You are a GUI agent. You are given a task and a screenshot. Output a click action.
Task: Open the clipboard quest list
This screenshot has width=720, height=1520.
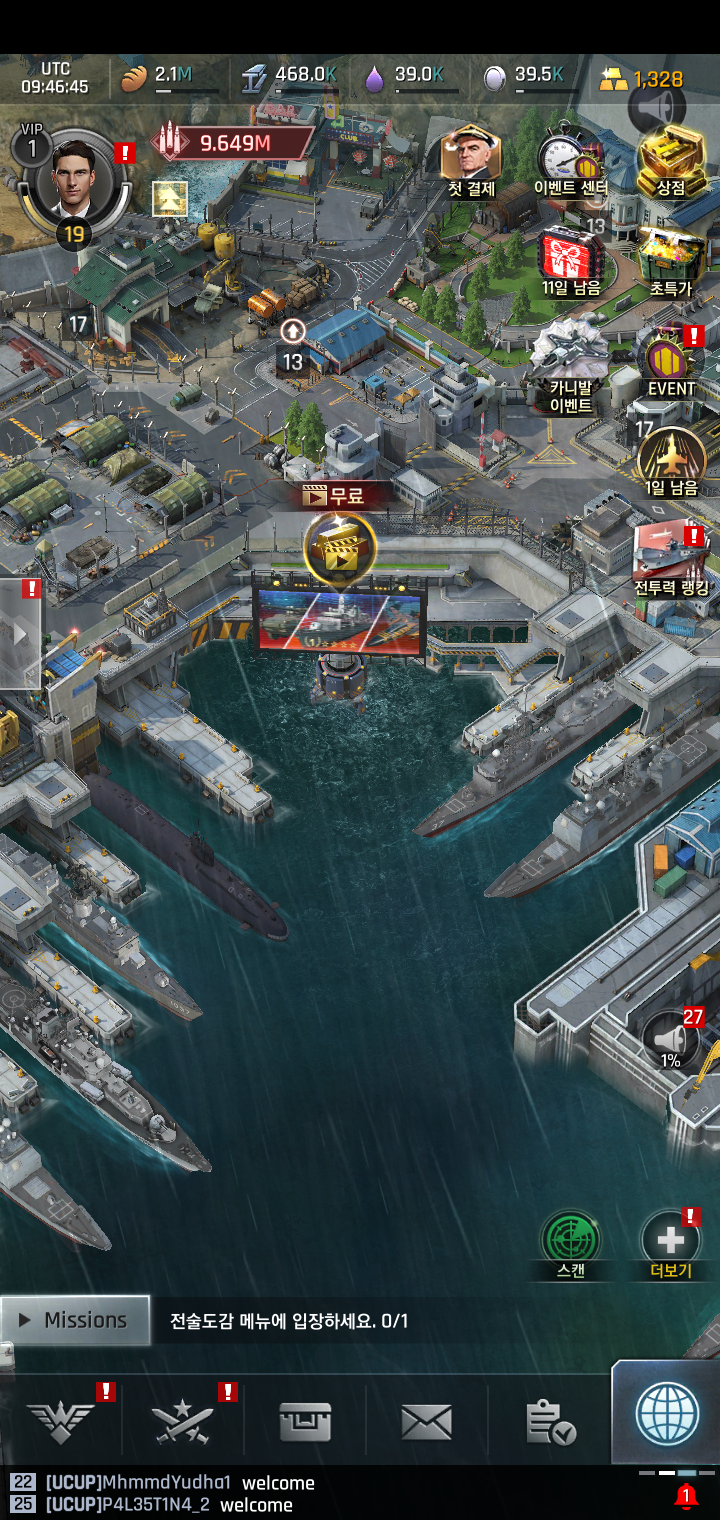[x=549, y=1421]
